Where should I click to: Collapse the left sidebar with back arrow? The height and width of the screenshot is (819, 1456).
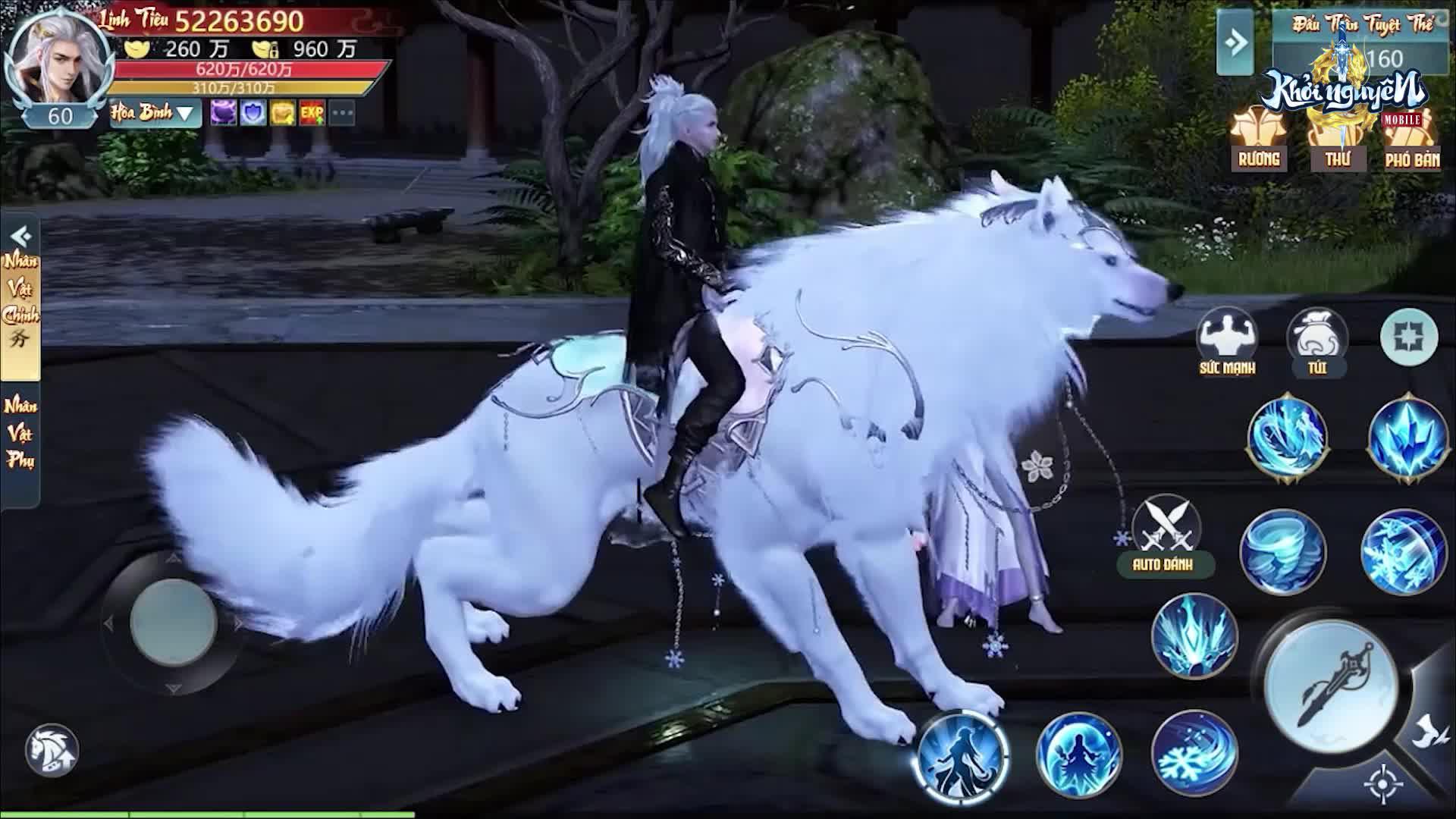point(20,235)
